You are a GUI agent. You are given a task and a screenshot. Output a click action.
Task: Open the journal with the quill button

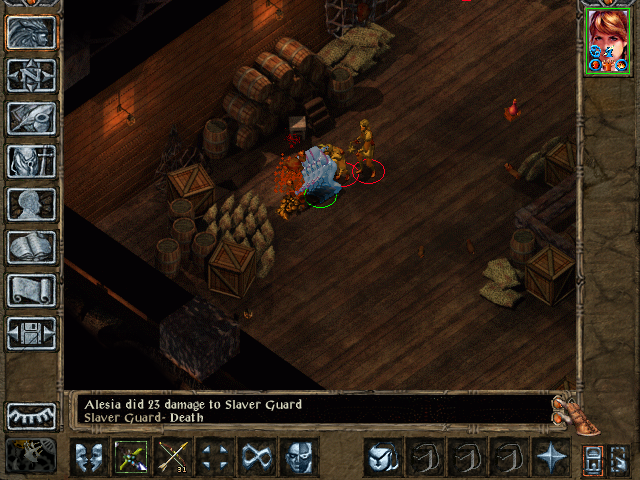point(31,118)
